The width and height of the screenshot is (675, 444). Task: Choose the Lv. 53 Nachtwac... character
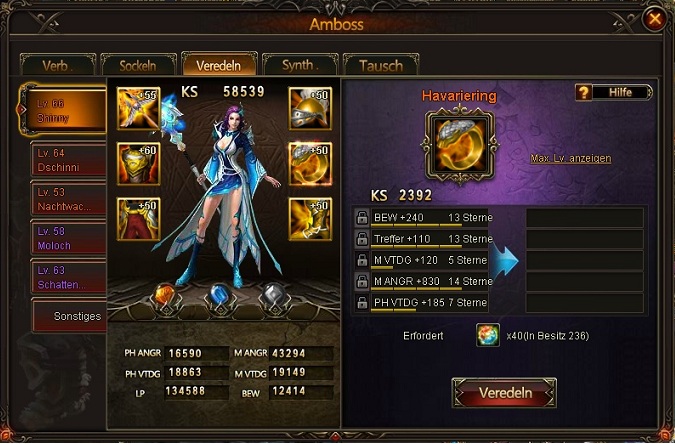63,198
